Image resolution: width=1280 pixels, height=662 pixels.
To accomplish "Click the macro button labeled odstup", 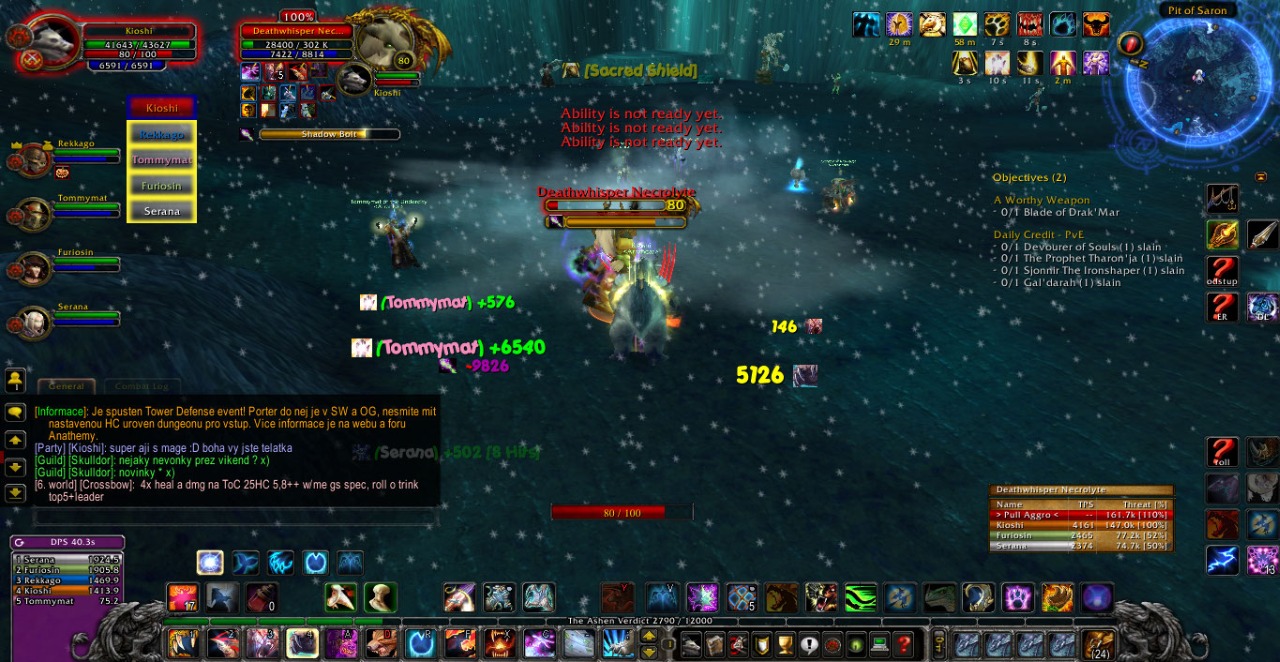I will click(x=1222, y=270).
